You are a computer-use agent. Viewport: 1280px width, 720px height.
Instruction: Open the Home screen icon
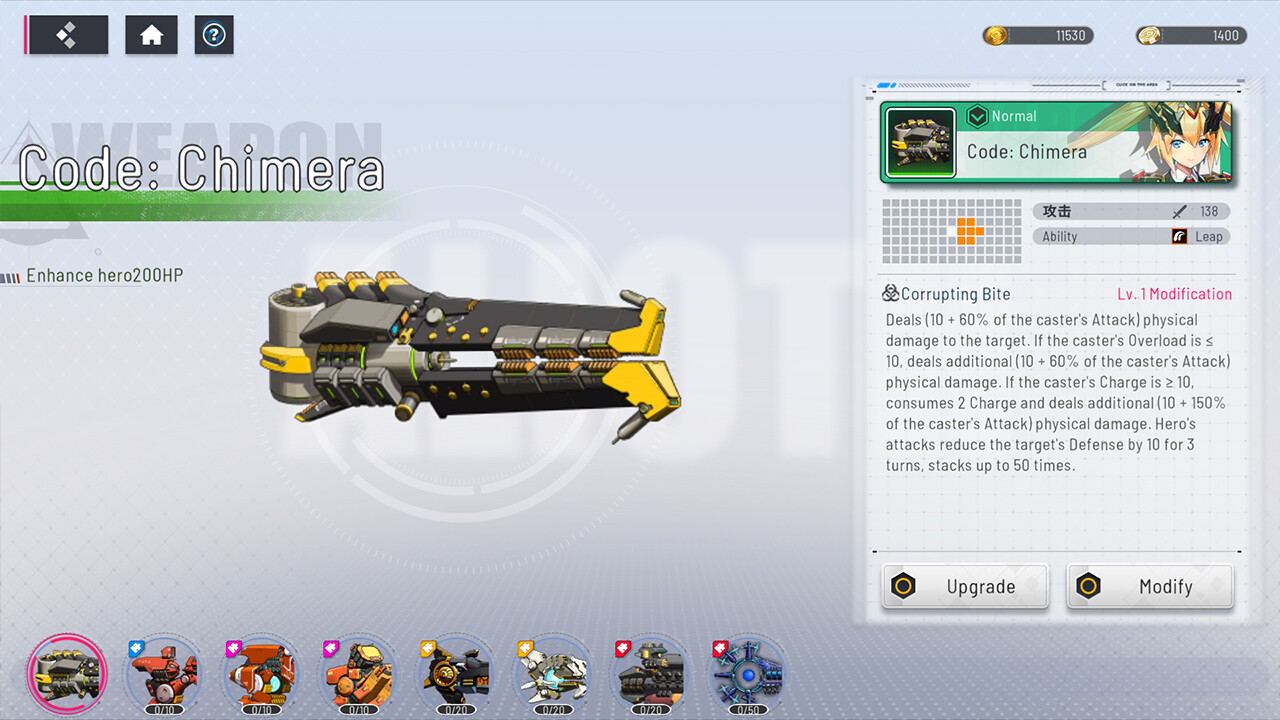click(151, 34)
